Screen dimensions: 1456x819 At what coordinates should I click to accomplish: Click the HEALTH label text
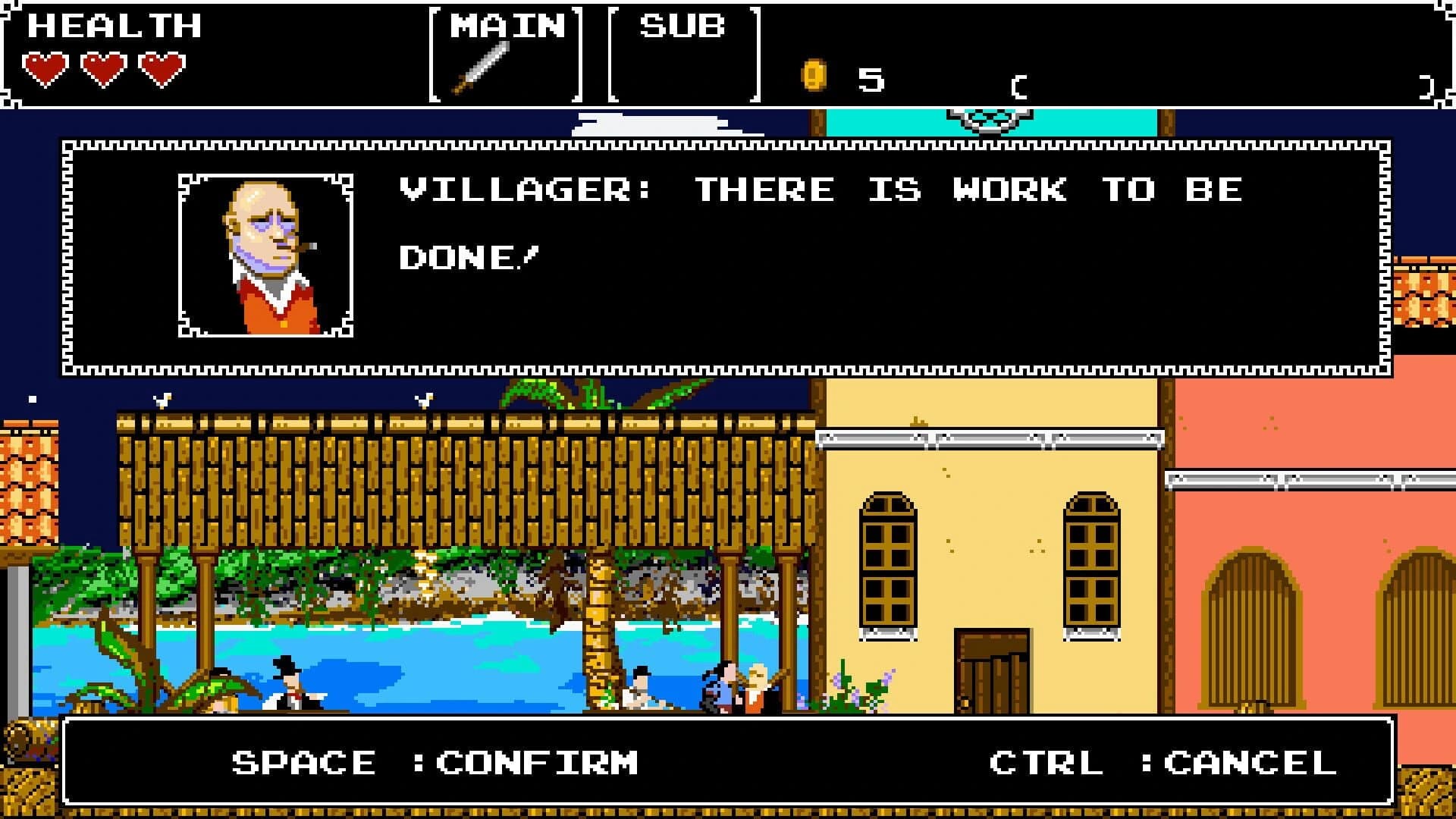[x=114, y=25]
